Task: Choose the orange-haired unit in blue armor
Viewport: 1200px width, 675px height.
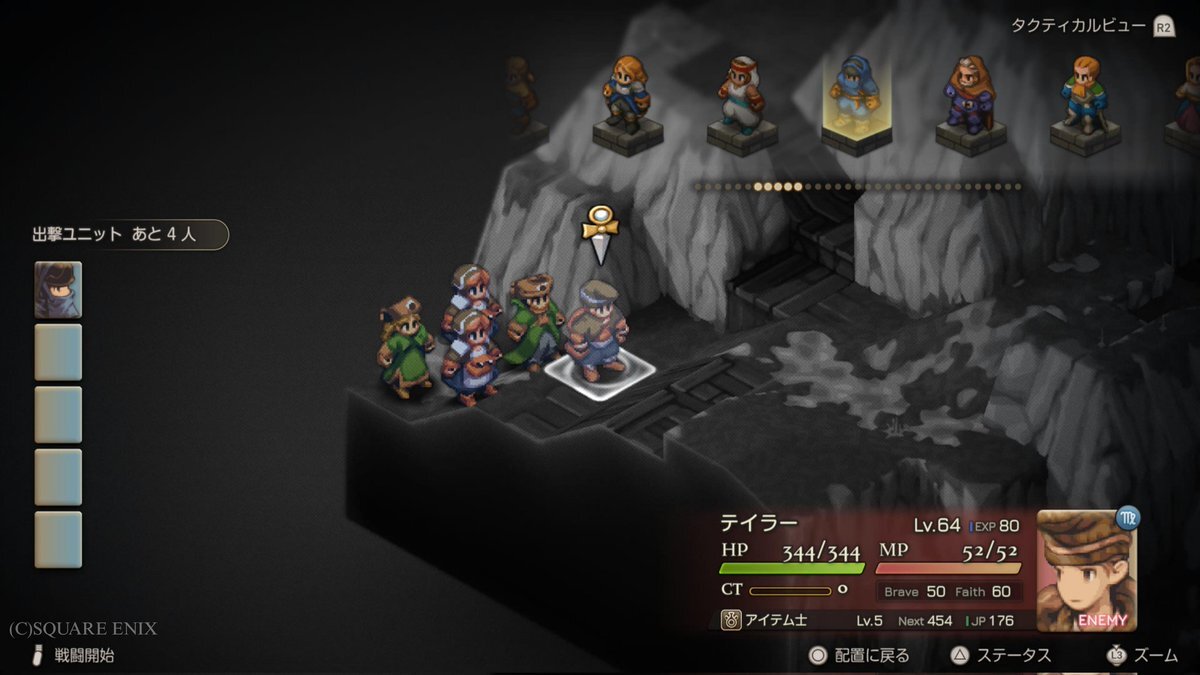Action: pyautogui.click(x=626, y=97)
